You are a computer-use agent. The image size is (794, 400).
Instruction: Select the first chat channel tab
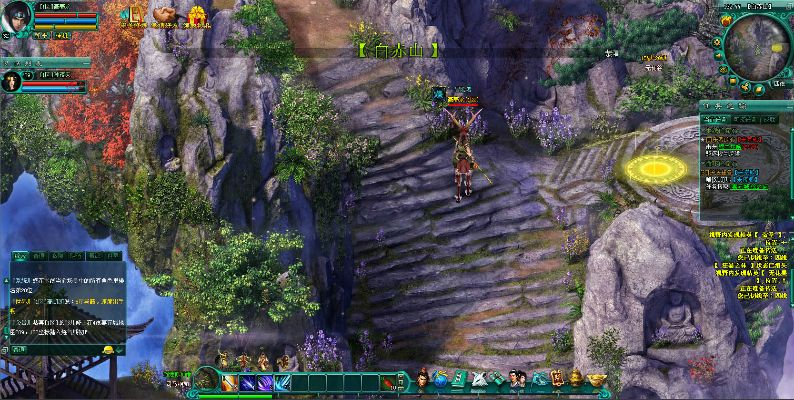(22, 256)
